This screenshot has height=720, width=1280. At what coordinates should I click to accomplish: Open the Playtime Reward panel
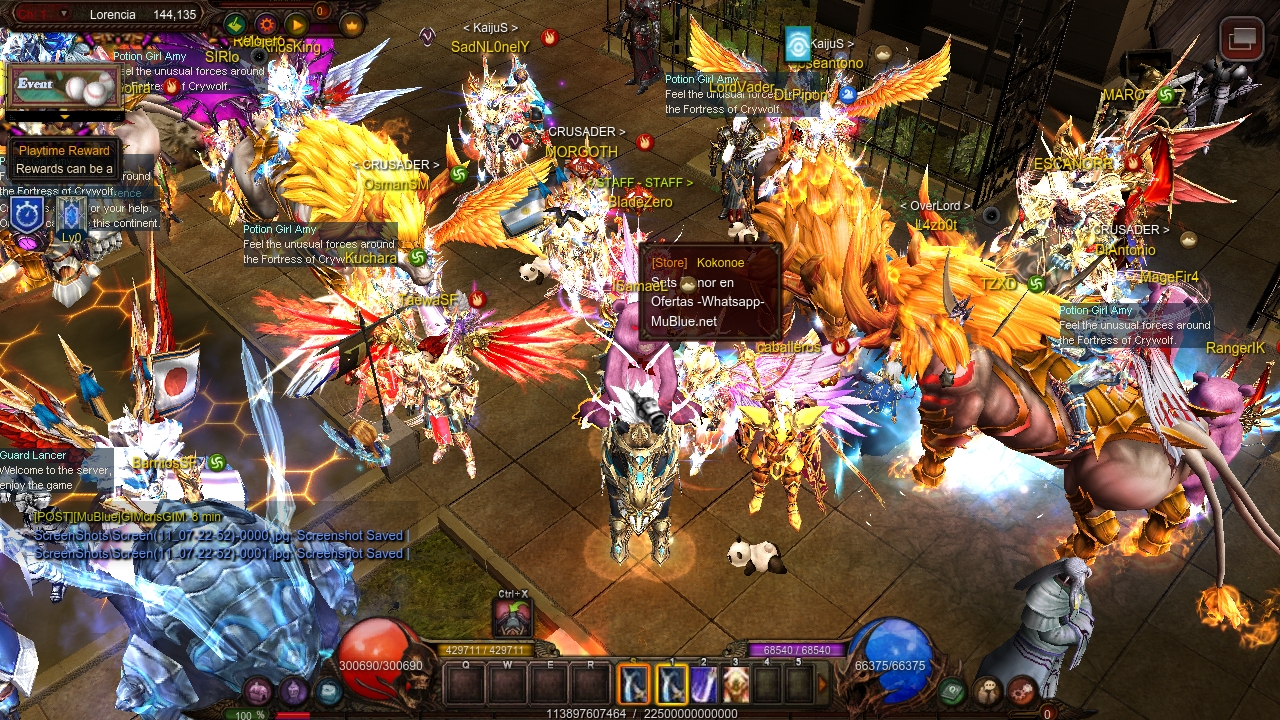(x=63, y=159)
